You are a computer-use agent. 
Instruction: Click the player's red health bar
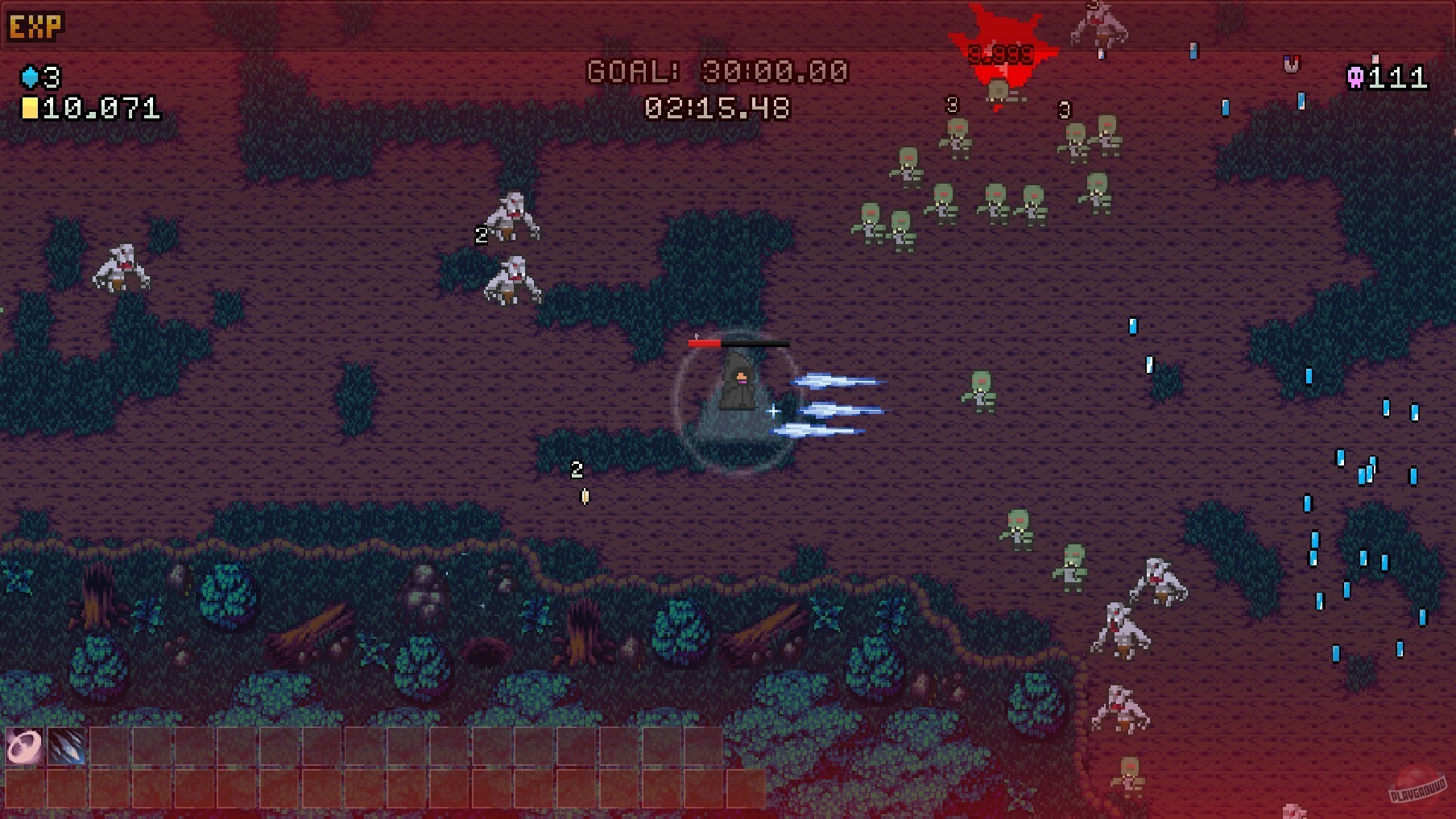tap(705, 341)
